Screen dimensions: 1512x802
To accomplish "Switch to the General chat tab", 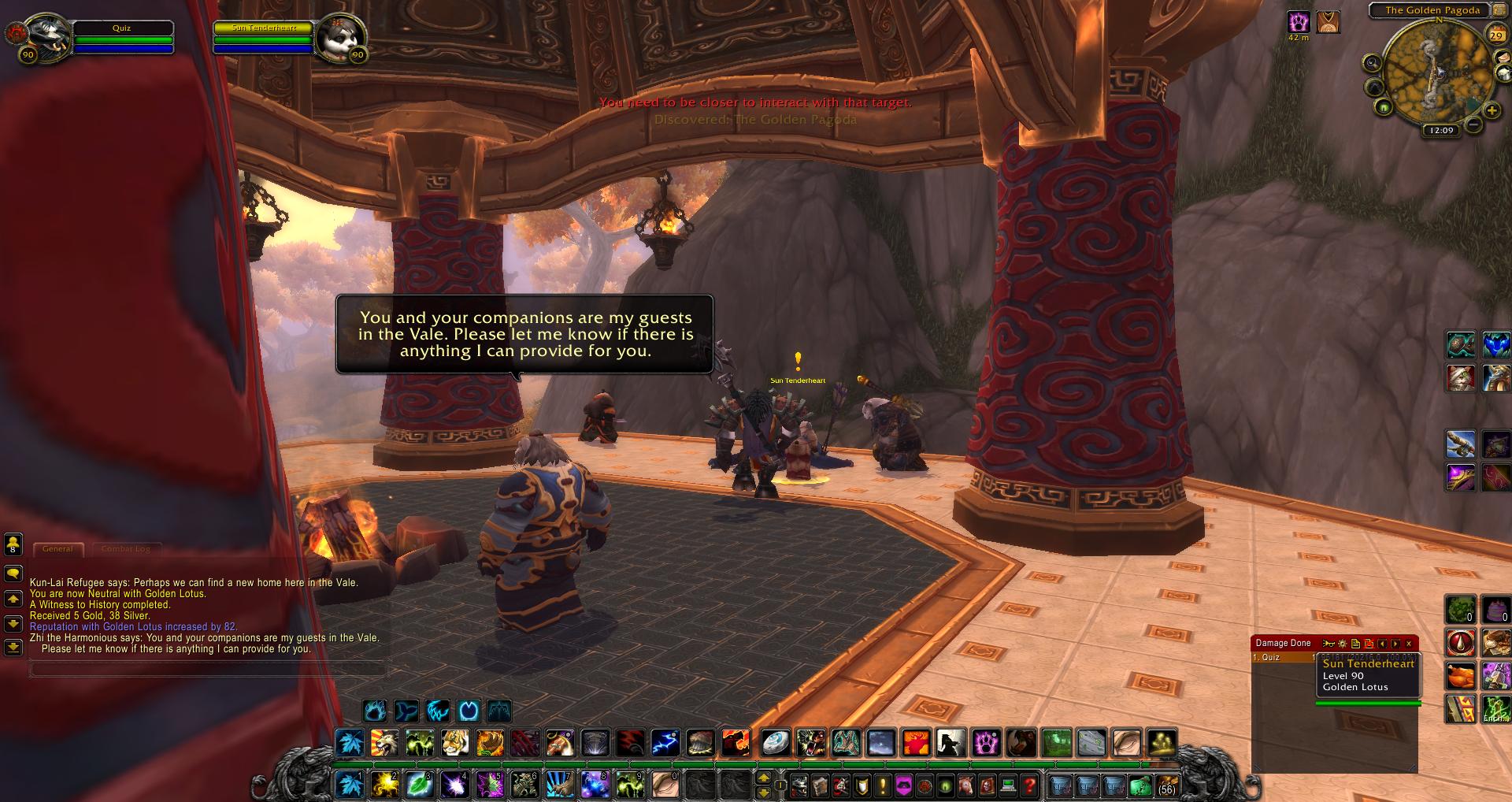I will 57,549.
